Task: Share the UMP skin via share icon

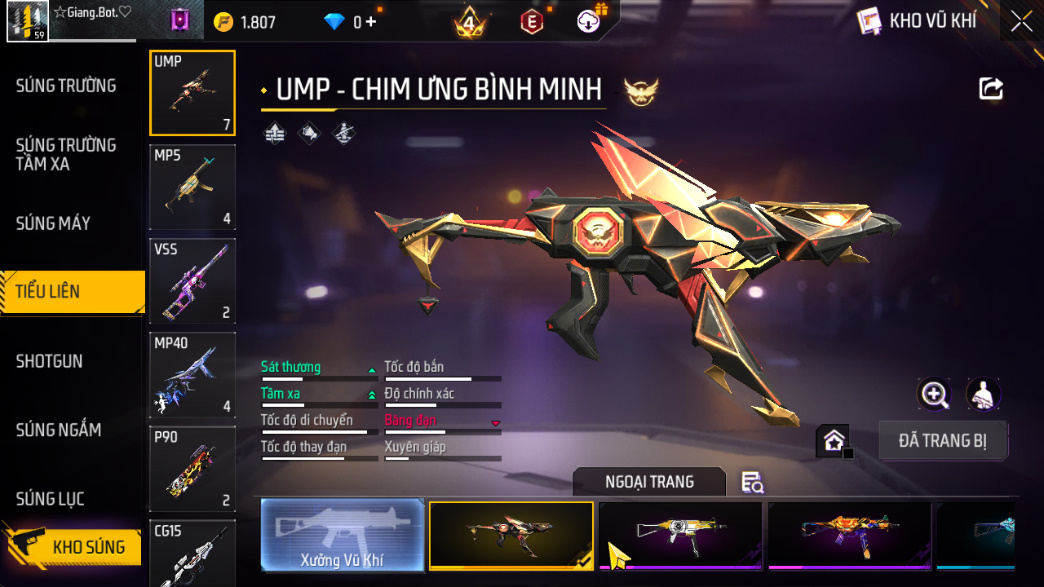Action: tap(990, 89)
